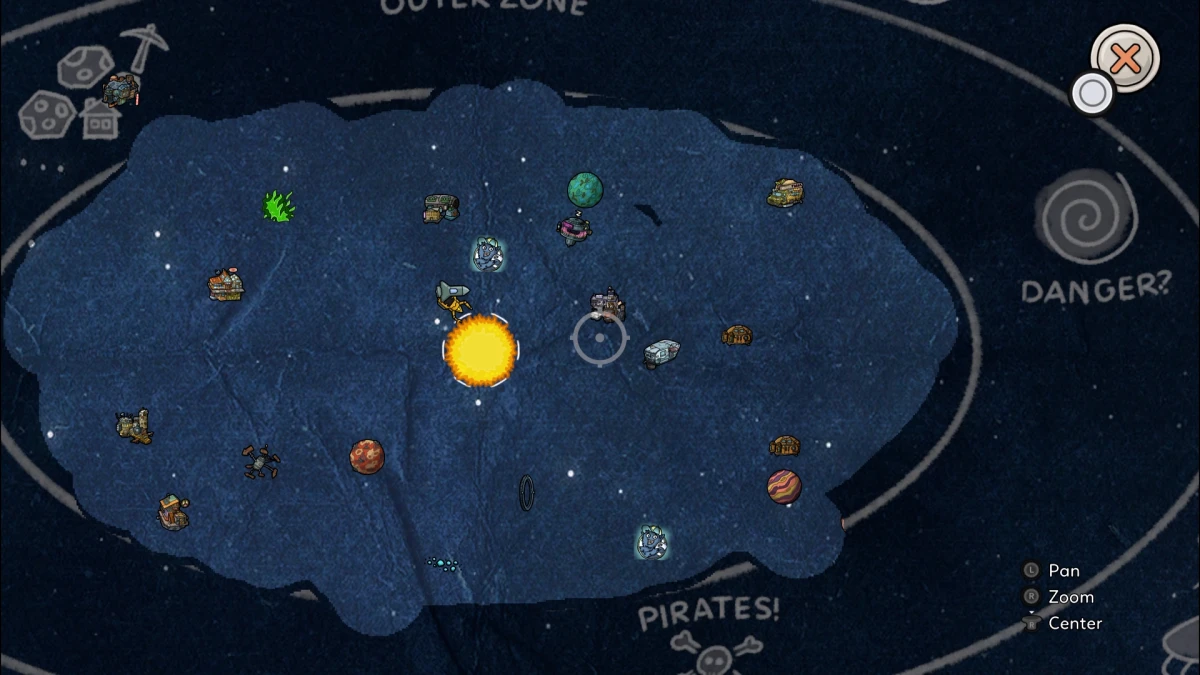
Task: Select the rocket ship marker above the sun
Action: click(x=452, y=296)
